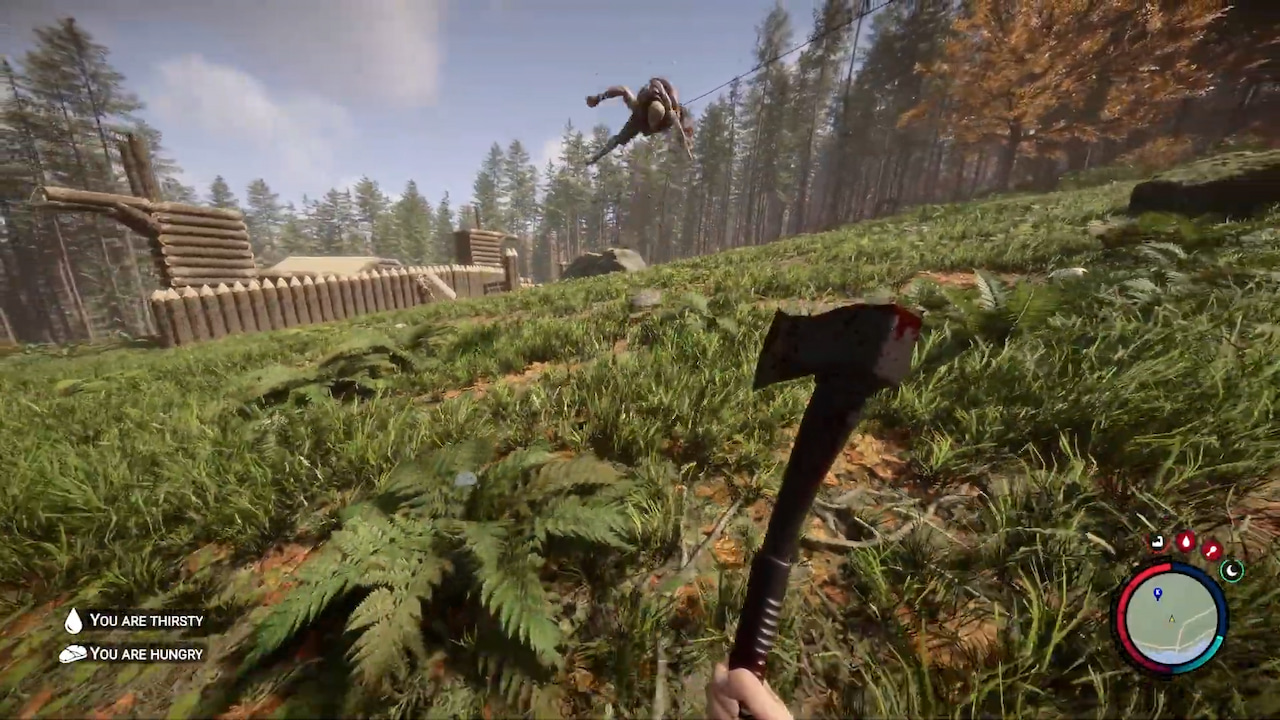
Task: Click the boot status icon left of the droplet
Action: pos(1158,541)
